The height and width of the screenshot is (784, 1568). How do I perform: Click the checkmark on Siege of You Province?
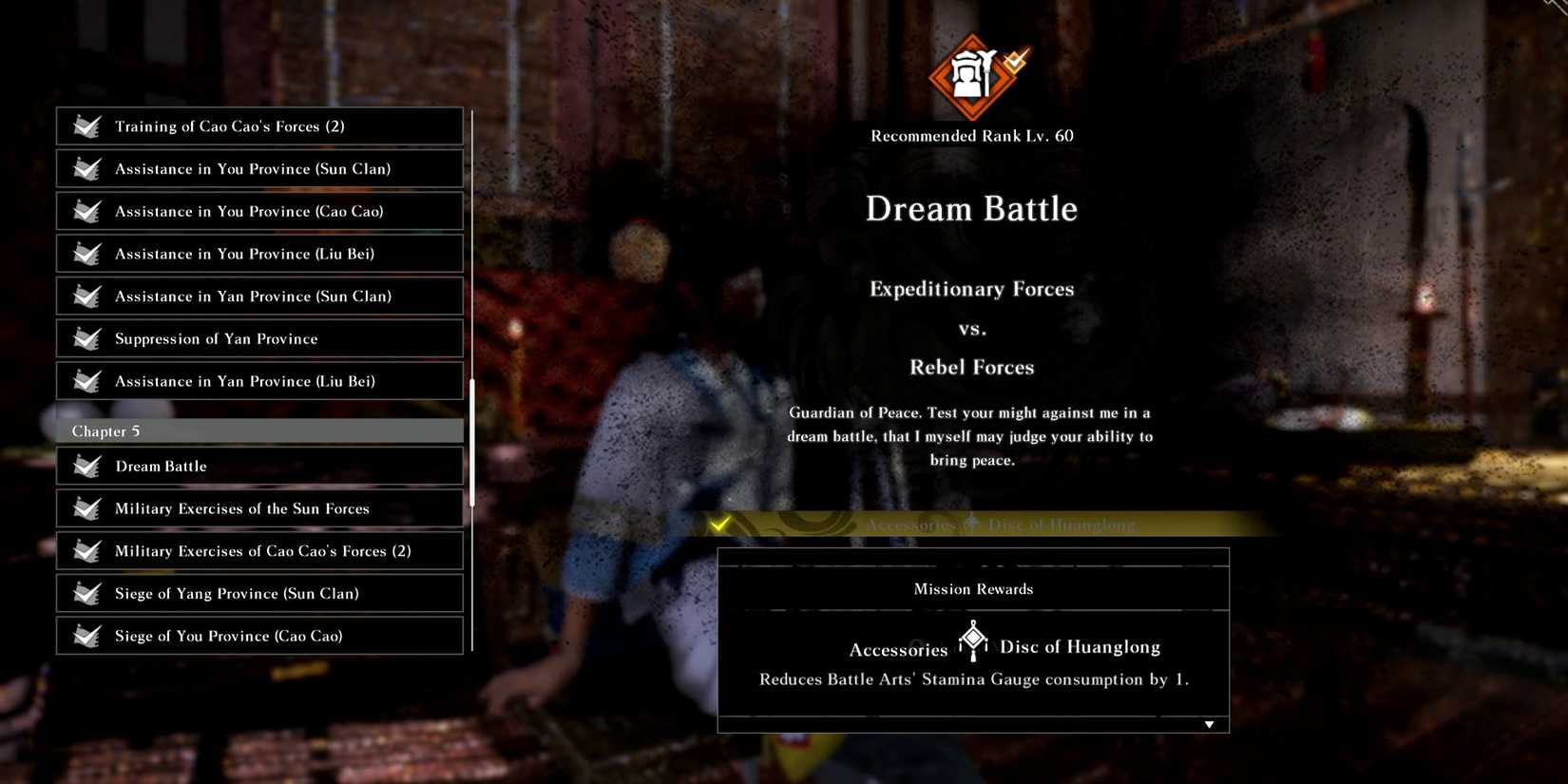[86, 636]
